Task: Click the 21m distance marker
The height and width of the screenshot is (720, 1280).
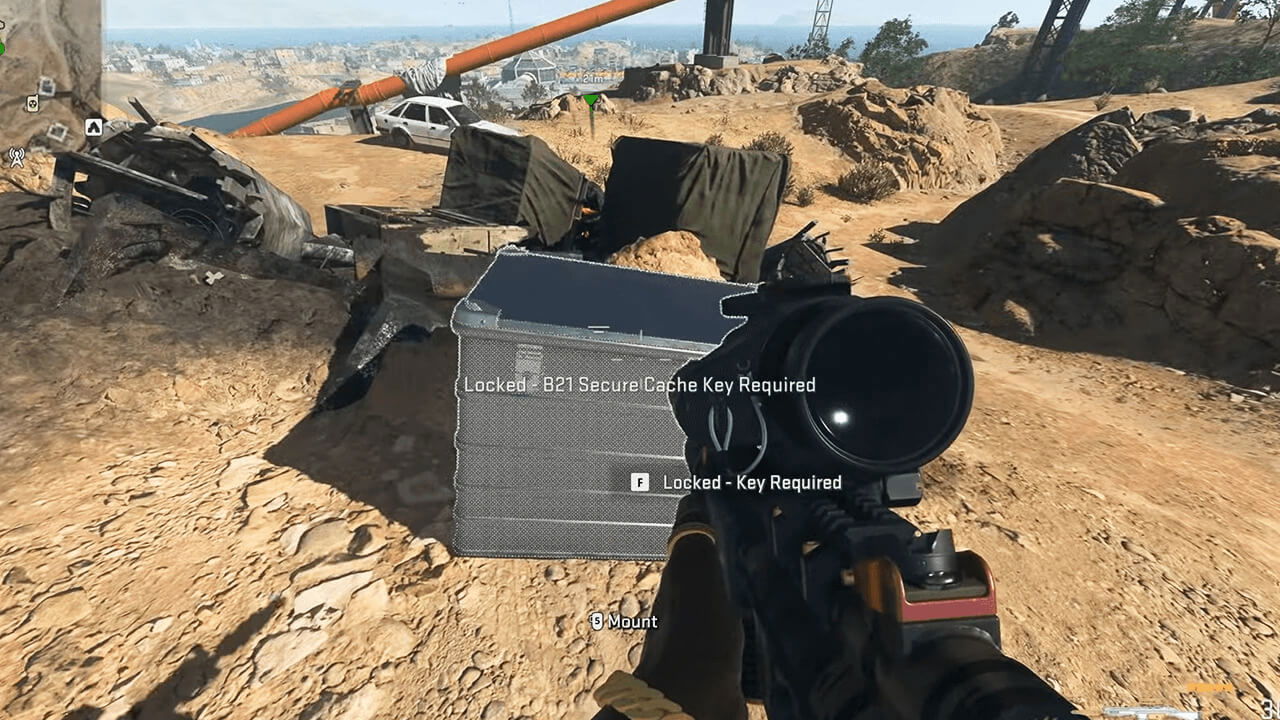Action: tap(593, 78)
